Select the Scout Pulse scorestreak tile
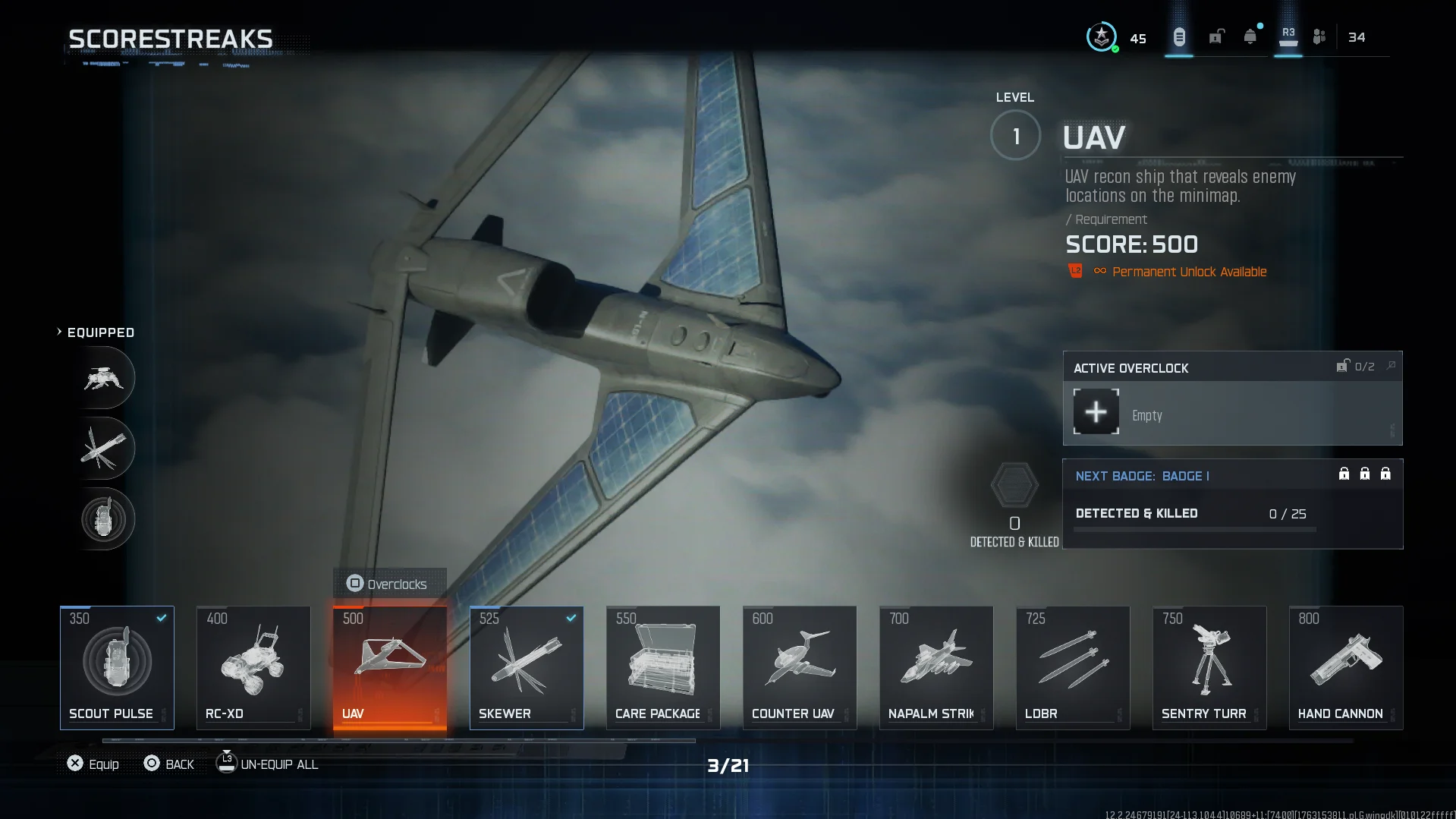The image size is (1456, 819). 117,667
